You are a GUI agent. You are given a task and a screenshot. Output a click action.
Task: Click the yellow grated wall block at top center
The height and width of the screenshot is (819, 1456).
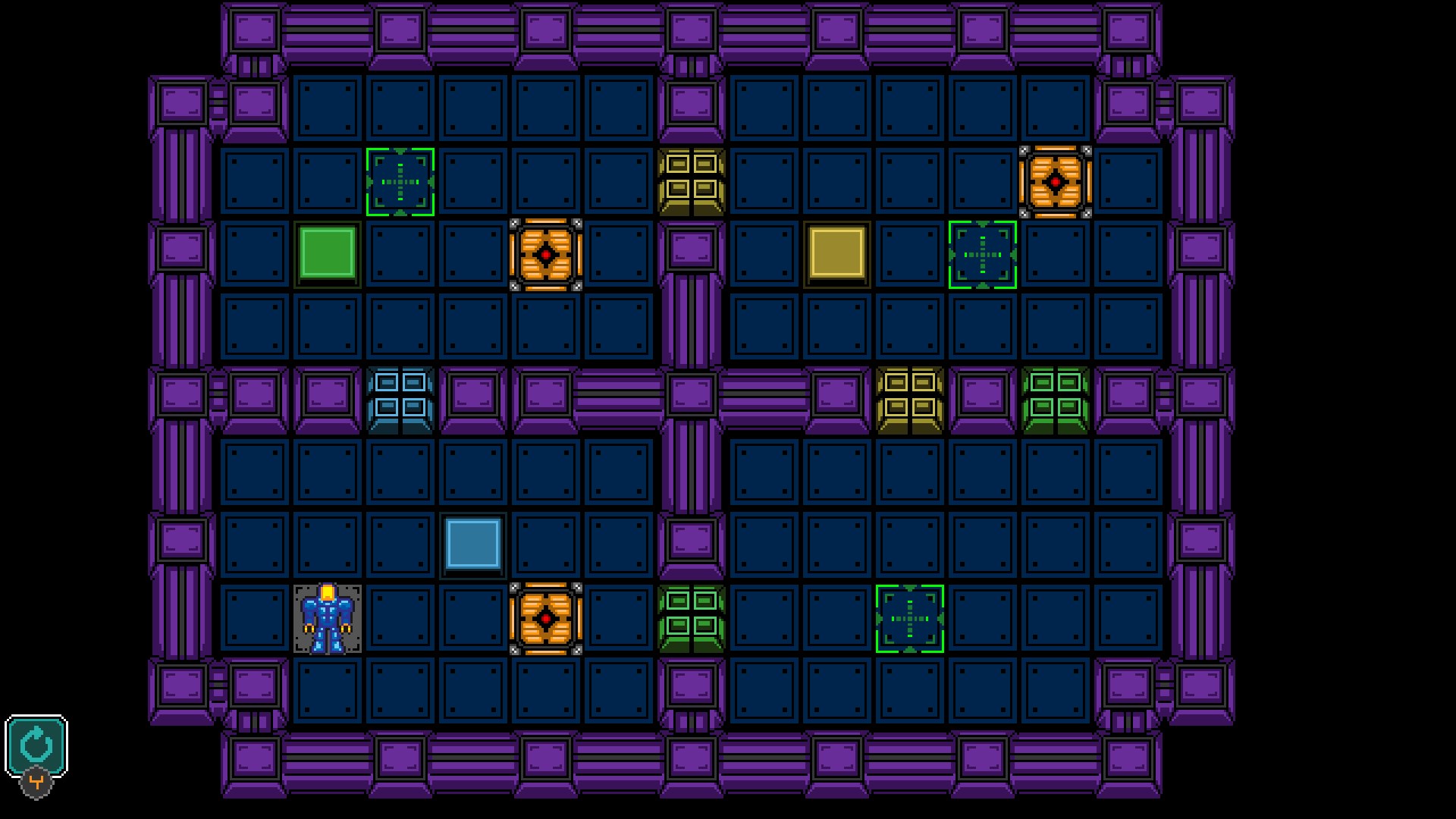click(692, 180)
